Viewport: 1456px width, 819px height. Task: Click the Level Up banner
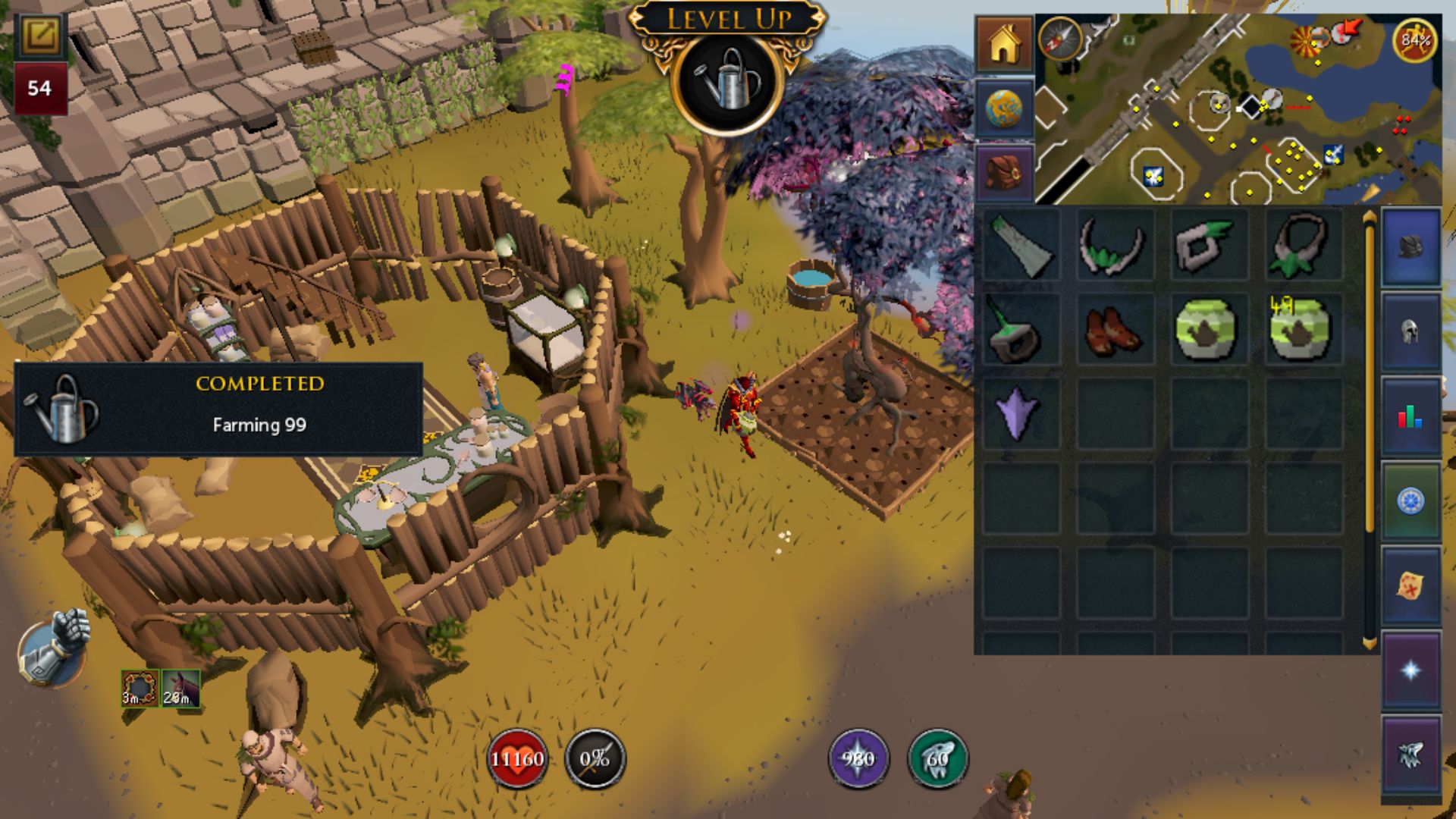tap(730, 21)
